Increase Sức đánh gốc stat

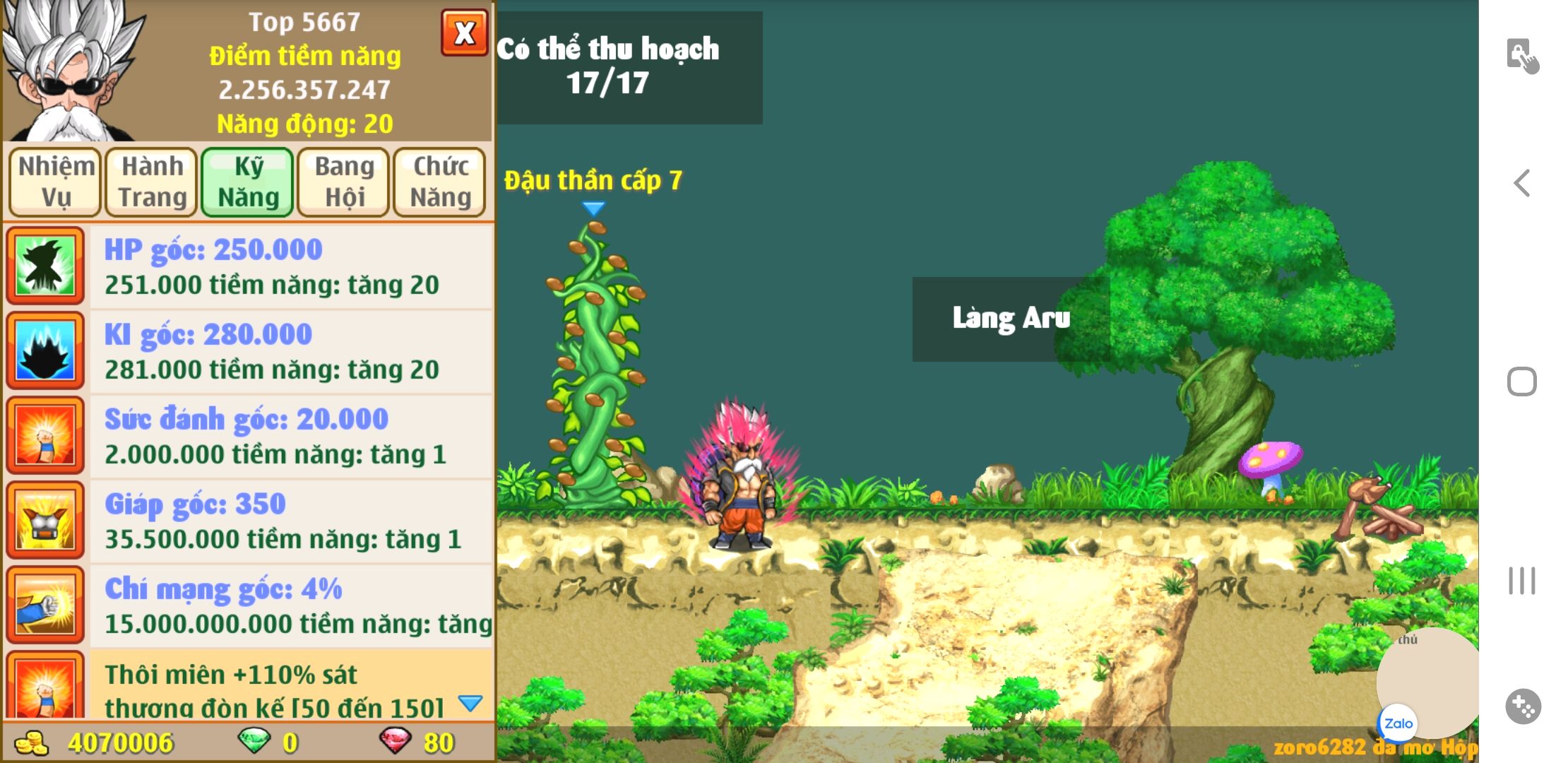pos(291,437)
